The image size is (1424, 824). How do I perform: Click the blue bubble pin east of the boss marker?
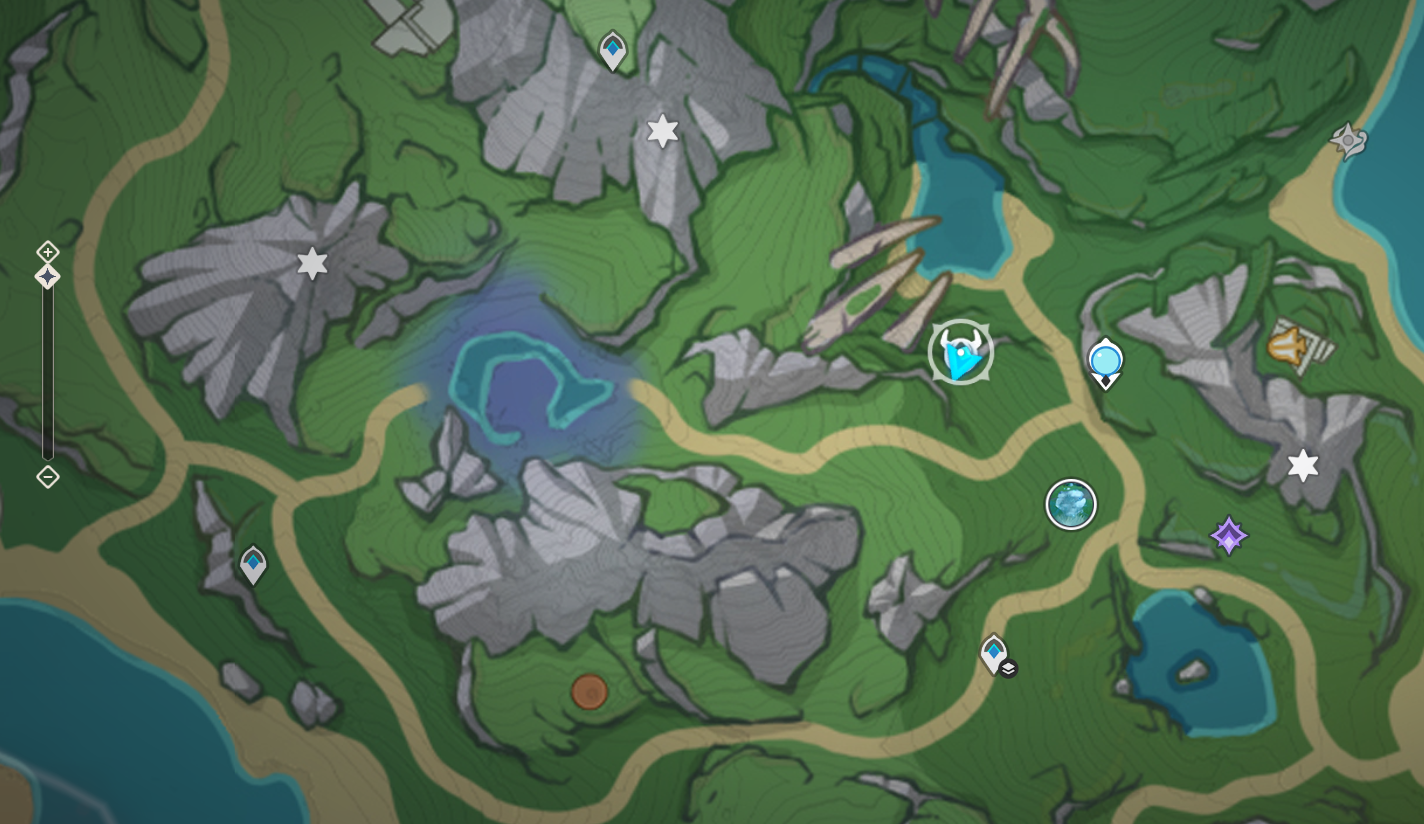click(1104, 358)
